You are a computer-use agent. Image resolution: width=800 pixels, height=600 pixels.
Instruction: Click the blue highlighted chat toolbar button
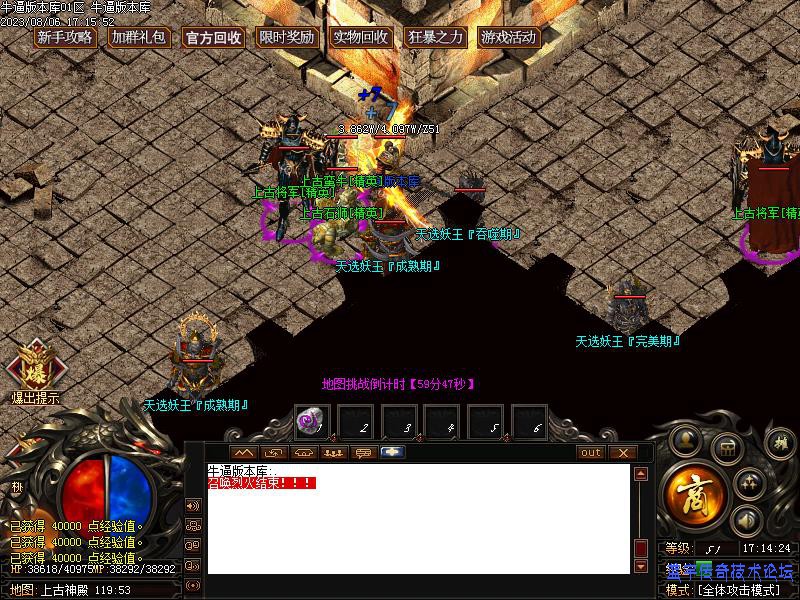click(393, 453)
